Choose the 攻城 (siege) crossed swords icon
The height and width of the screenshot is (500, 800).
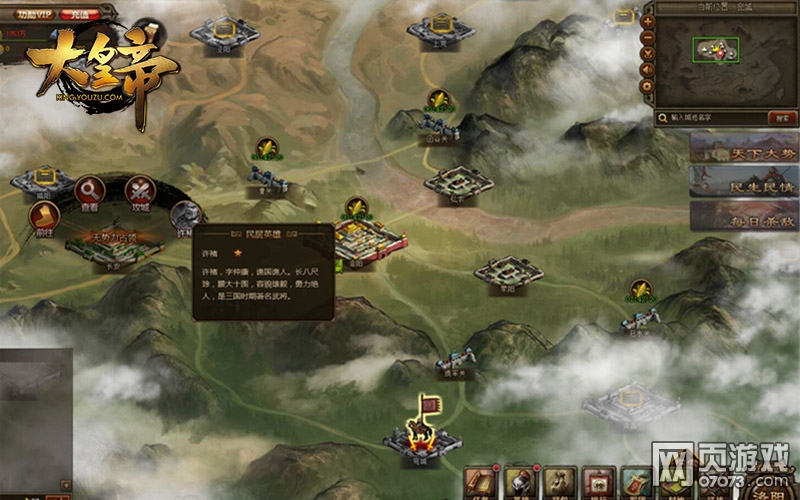(x=140, y=190)
